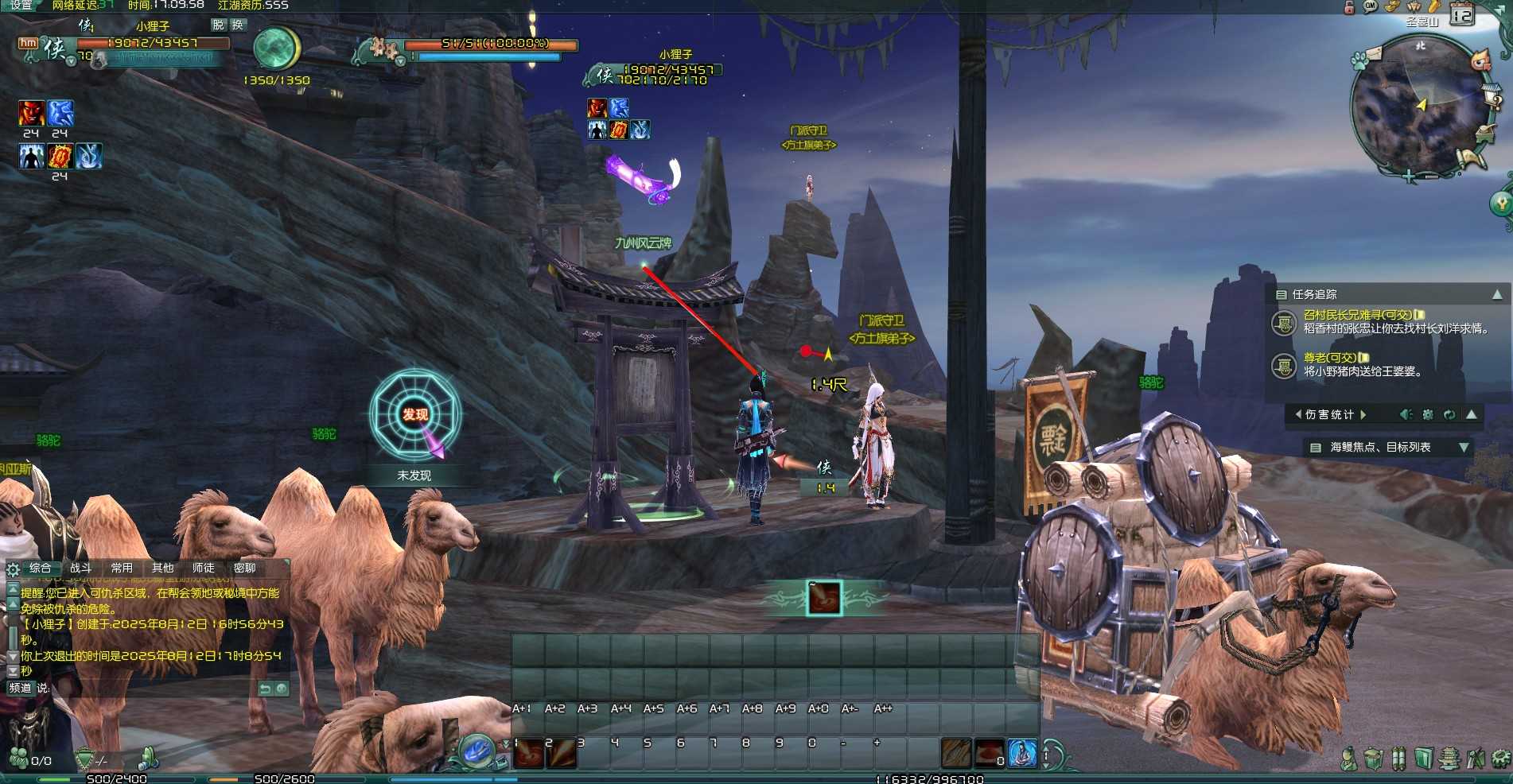Activate the 发现 discovery compass button

[x=415, y=414]
